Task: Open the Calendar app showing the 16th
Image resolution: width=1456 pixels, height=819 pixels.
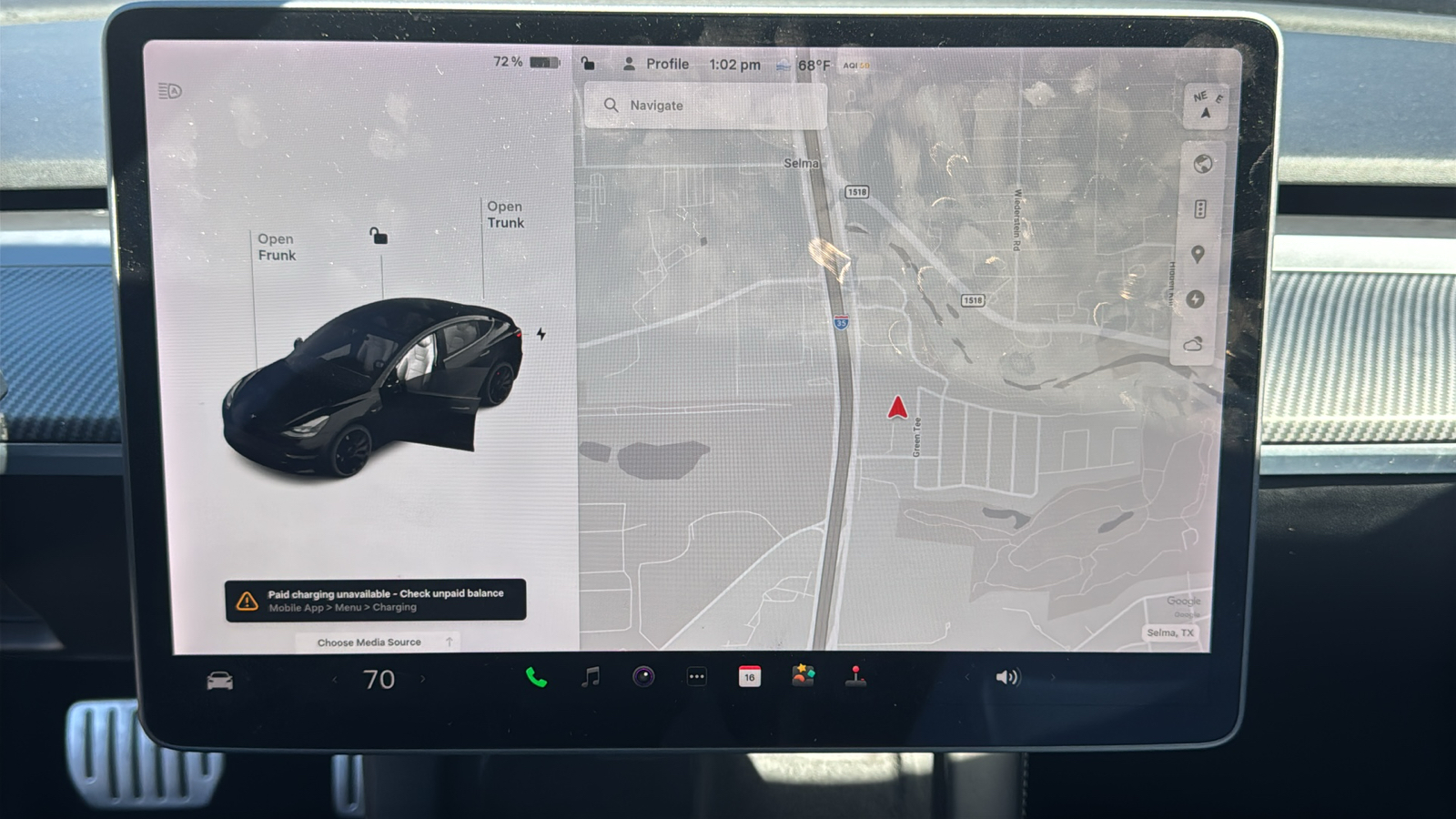Action: 749,677
